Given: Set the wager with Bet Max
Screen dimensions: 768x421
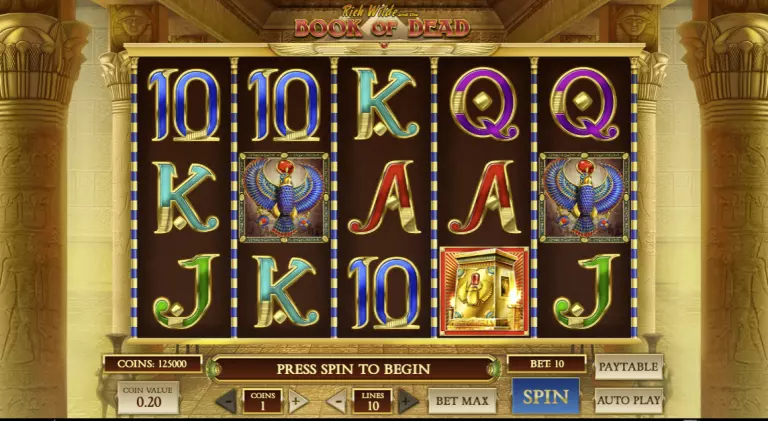Looking at the screenshot, I should pyautogui.click(x=462, y=401).
